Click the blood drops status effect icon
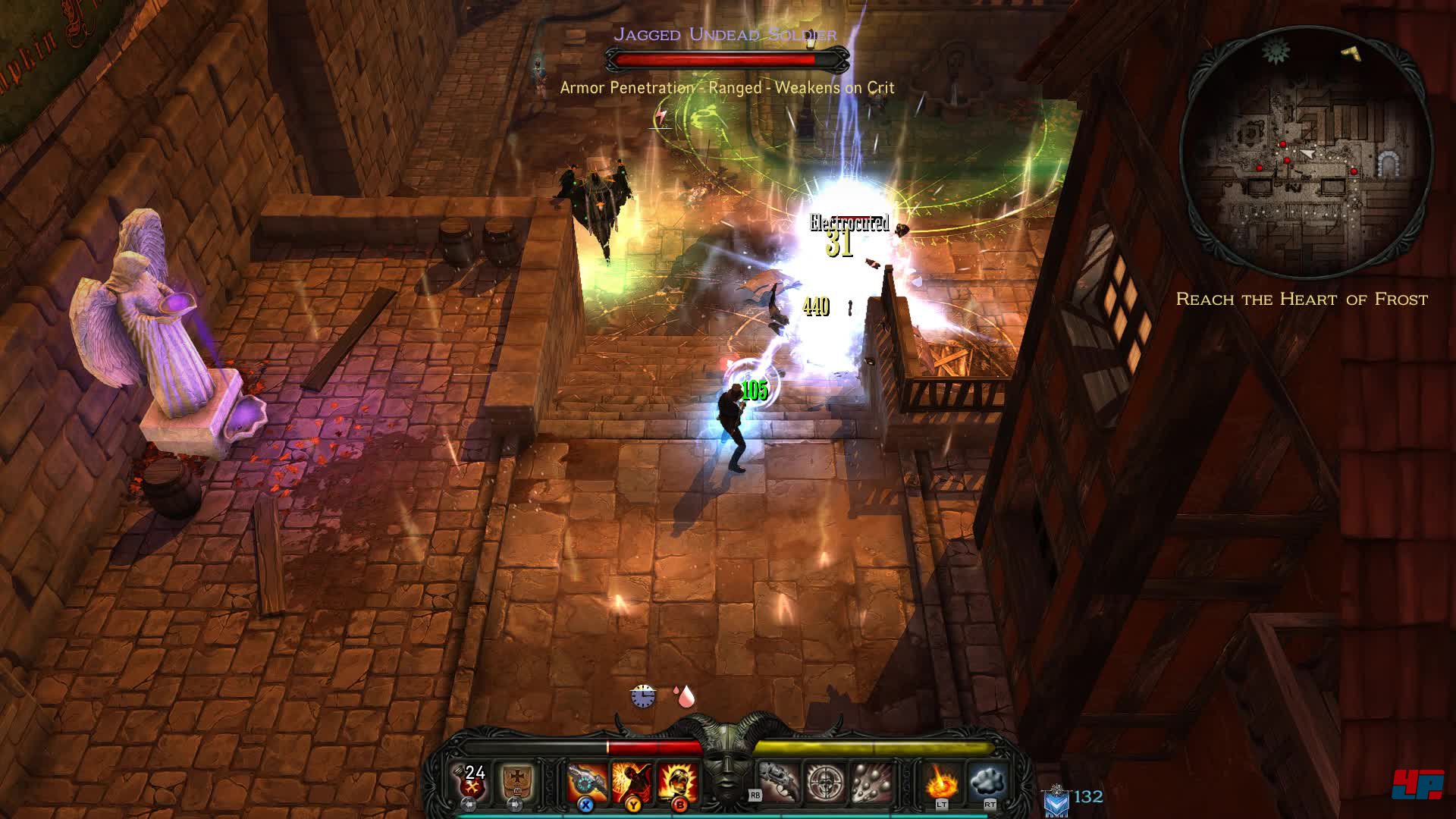 pyautogui.click(x=685, y=696)
